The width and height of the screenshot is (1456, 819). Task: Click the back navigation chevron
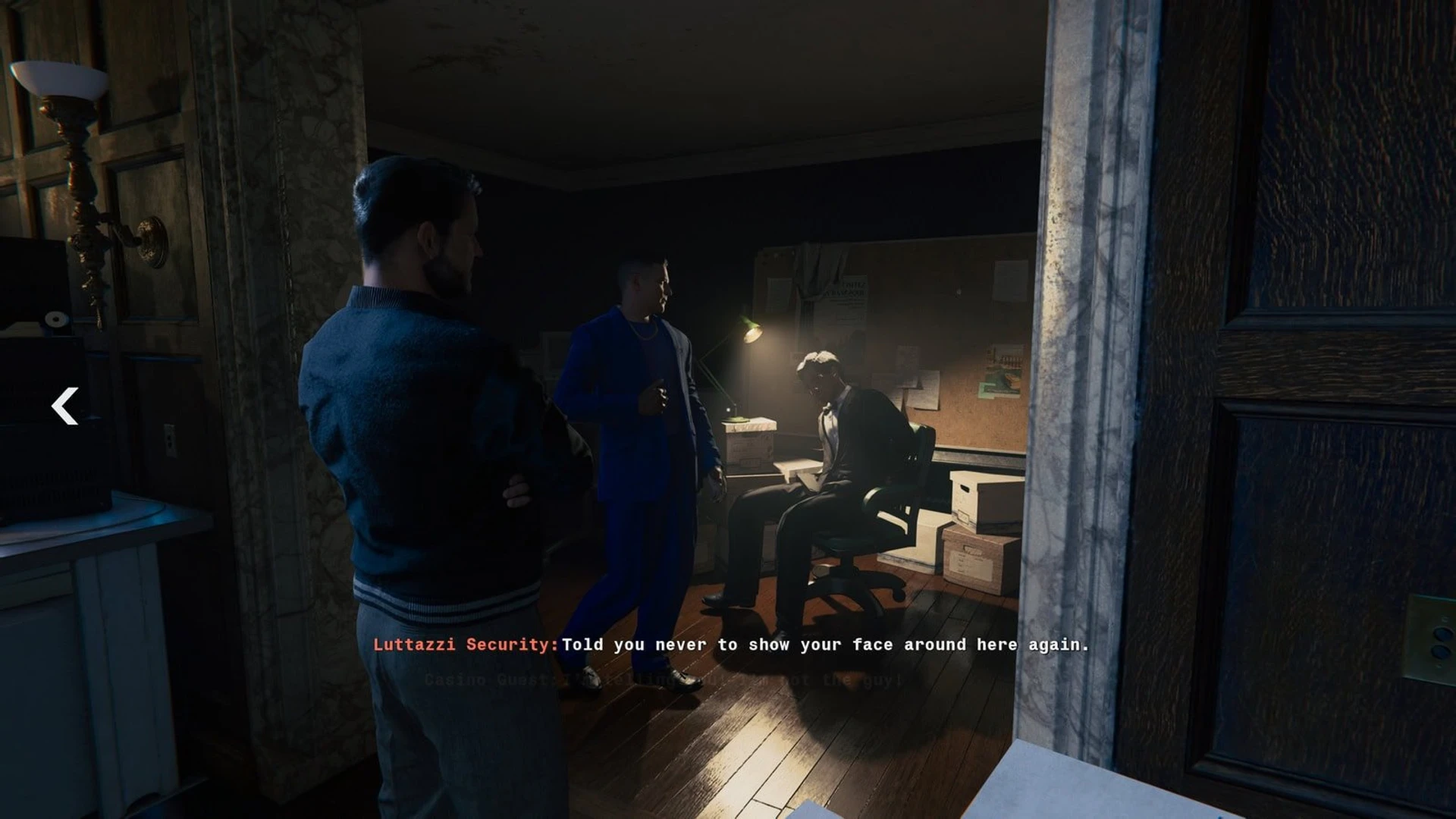(64, 407)
